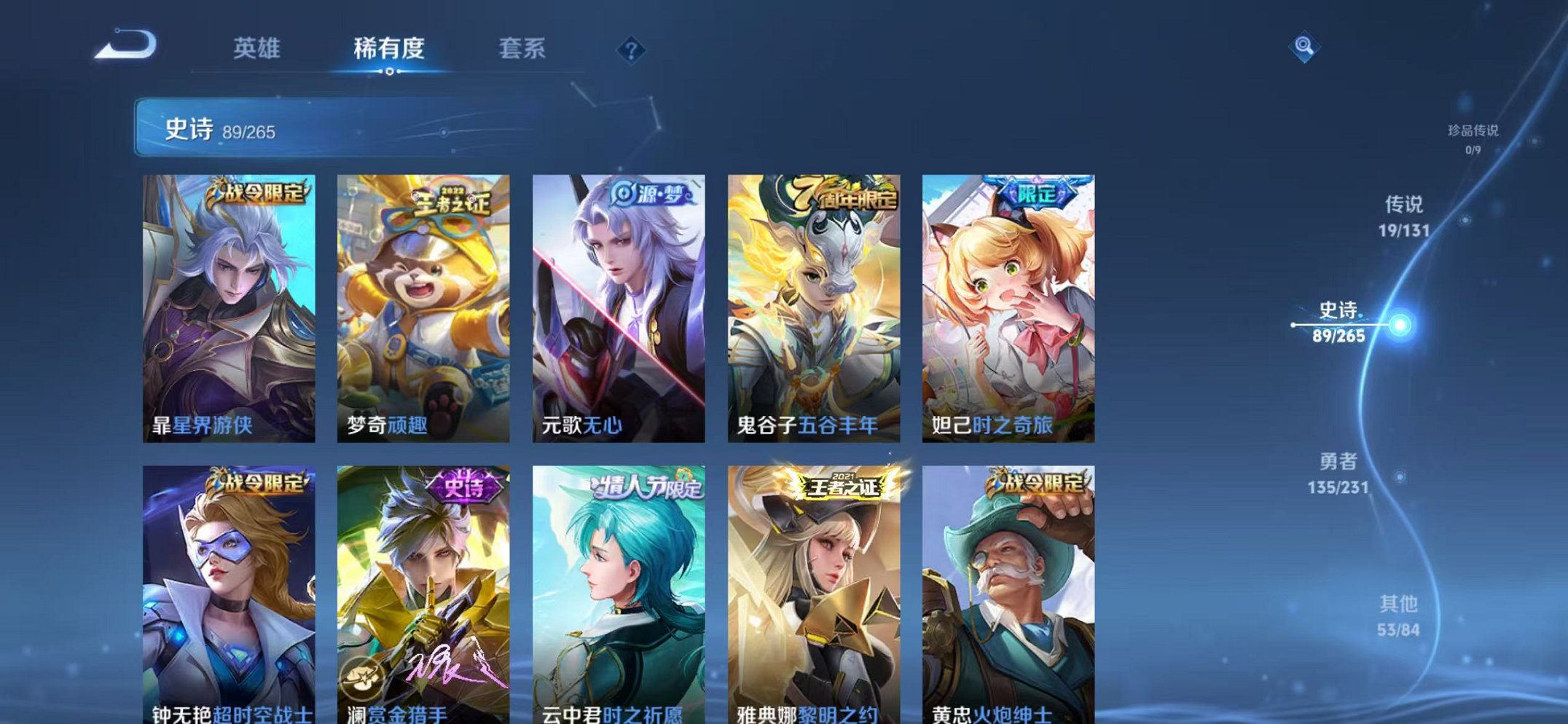
Task: Open the 鬼谷子五谷丰年 skin thumbnail
Action: click(x=815, y=306)
